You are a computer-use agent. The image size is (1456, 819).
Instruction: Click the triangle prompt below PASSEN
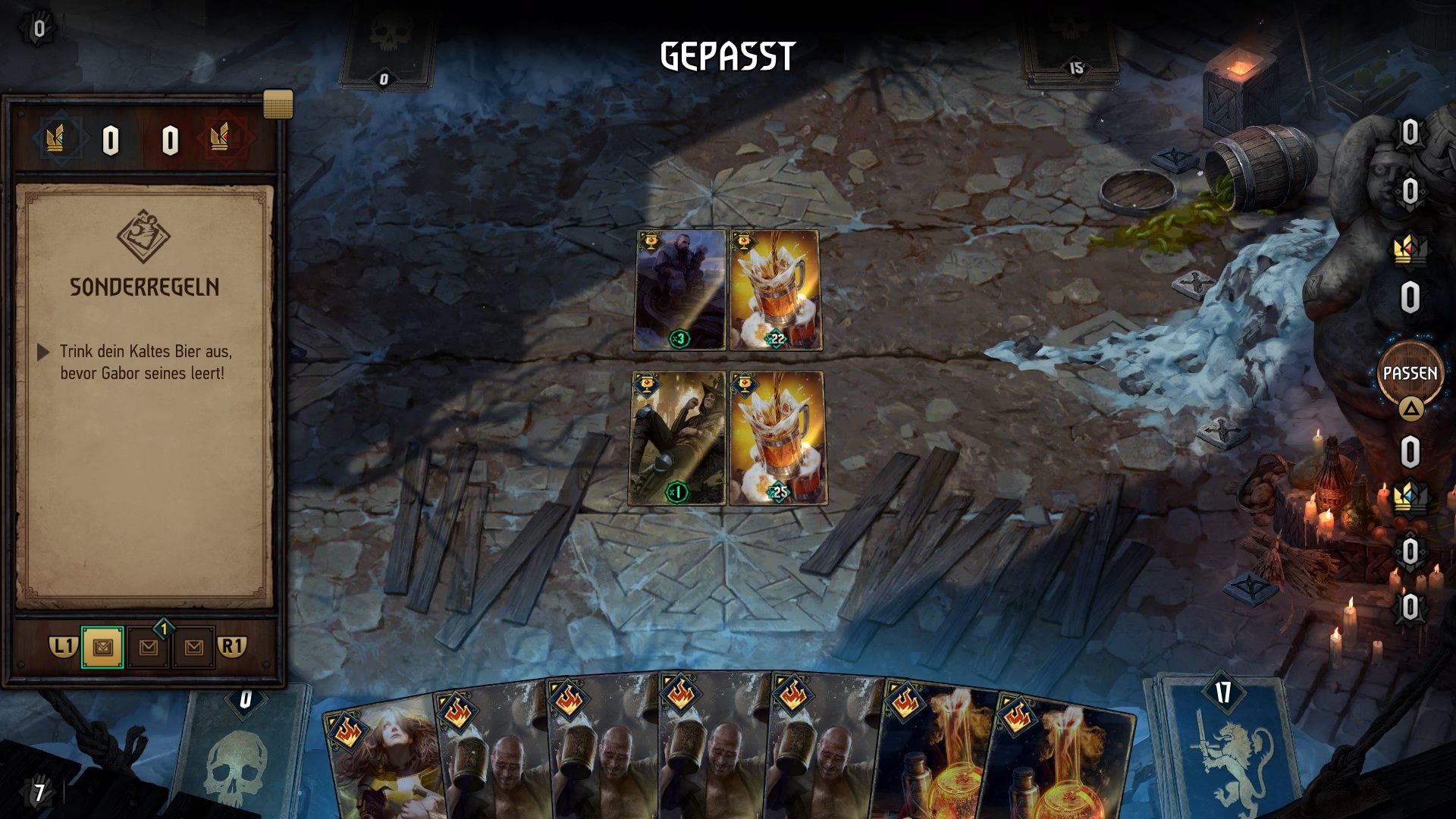(1411, 407)
